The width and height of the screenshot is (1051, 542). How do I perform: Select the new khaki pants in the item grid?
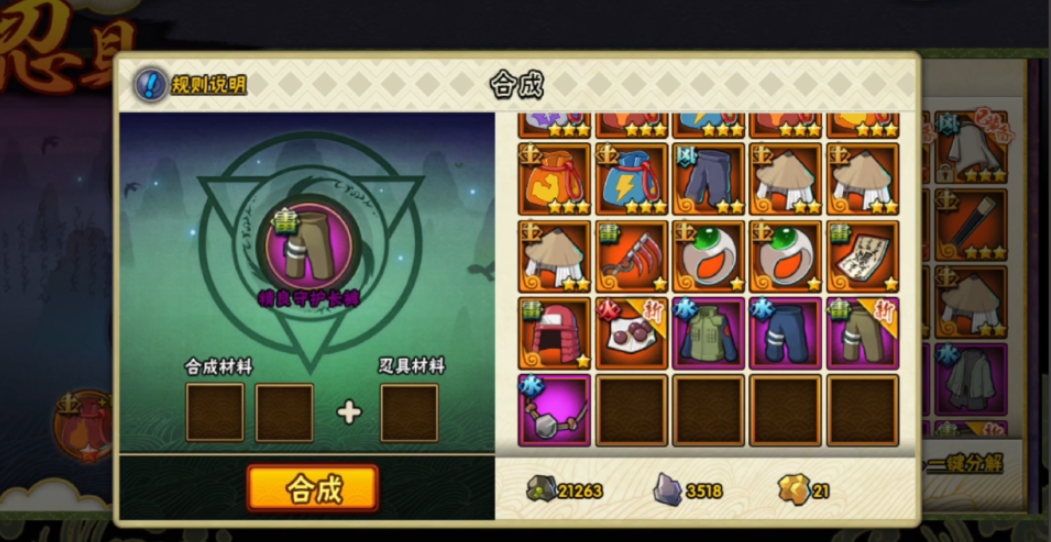click(863, 333)
